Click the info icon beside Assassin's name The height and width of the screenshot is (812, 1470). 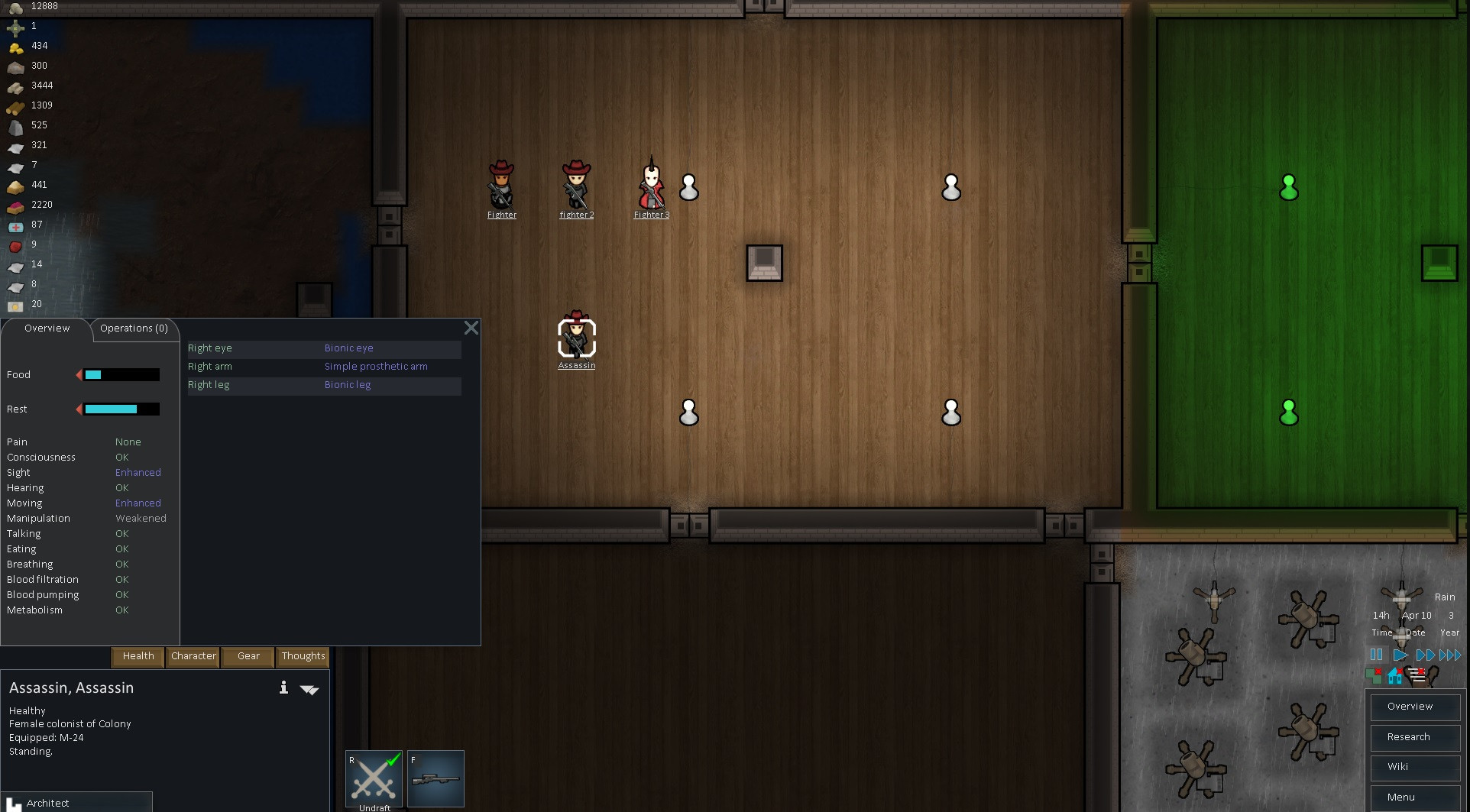283,687
